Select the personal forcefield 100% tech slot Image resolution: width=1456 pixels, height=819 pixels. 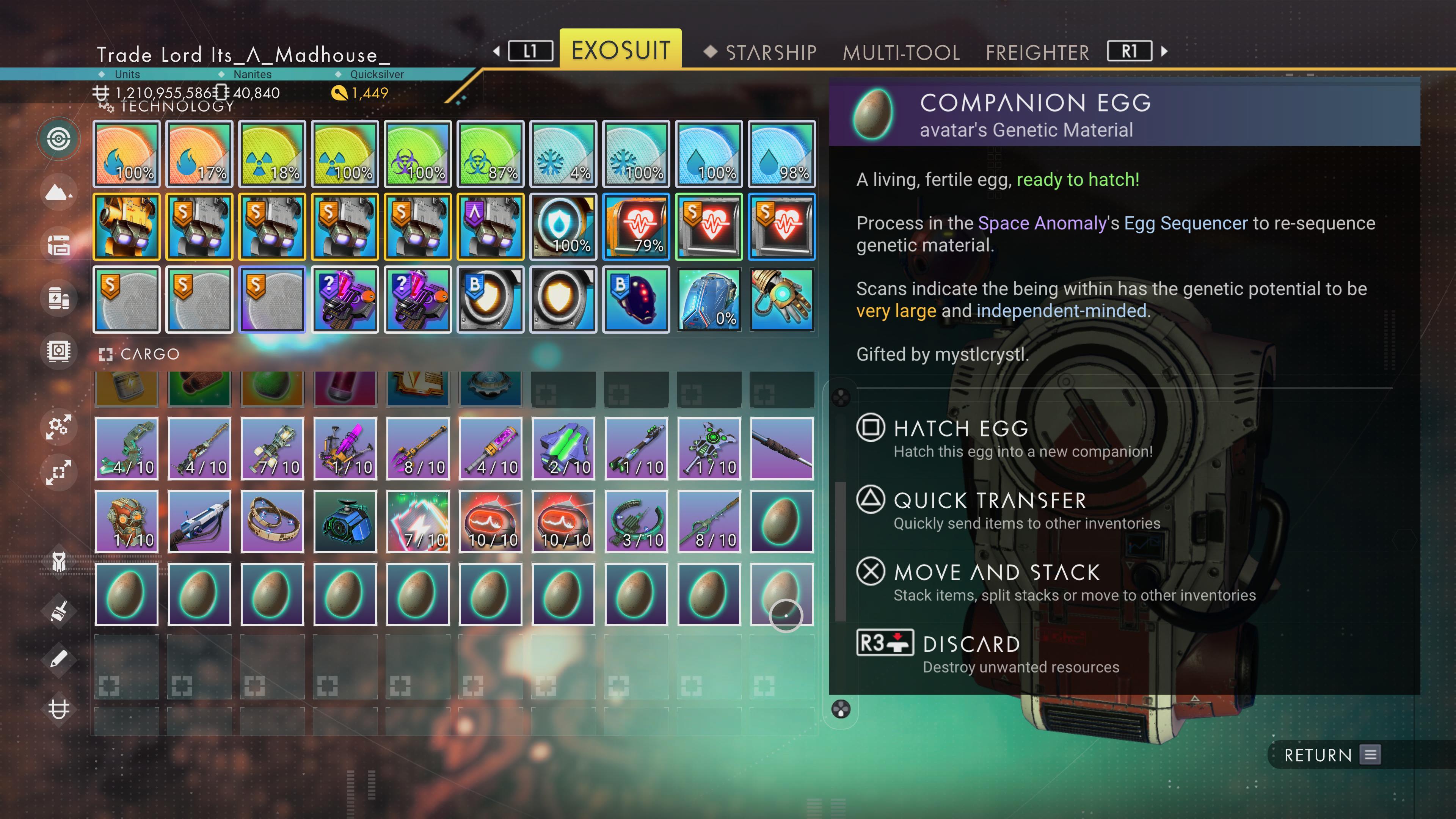tap(563, 227)
